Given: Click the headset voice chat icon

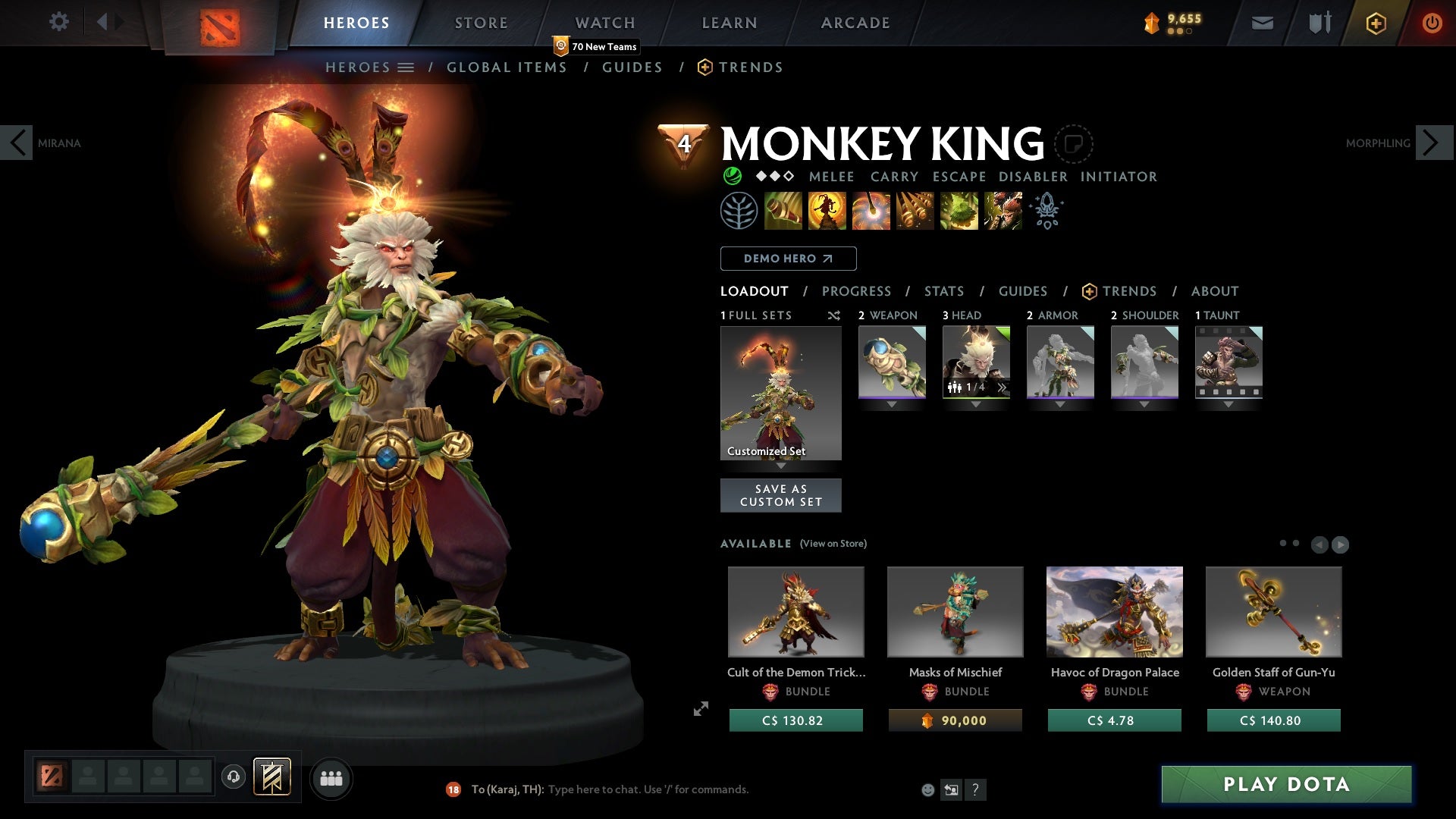Looking at the screenshot, I should click(233, 777).
